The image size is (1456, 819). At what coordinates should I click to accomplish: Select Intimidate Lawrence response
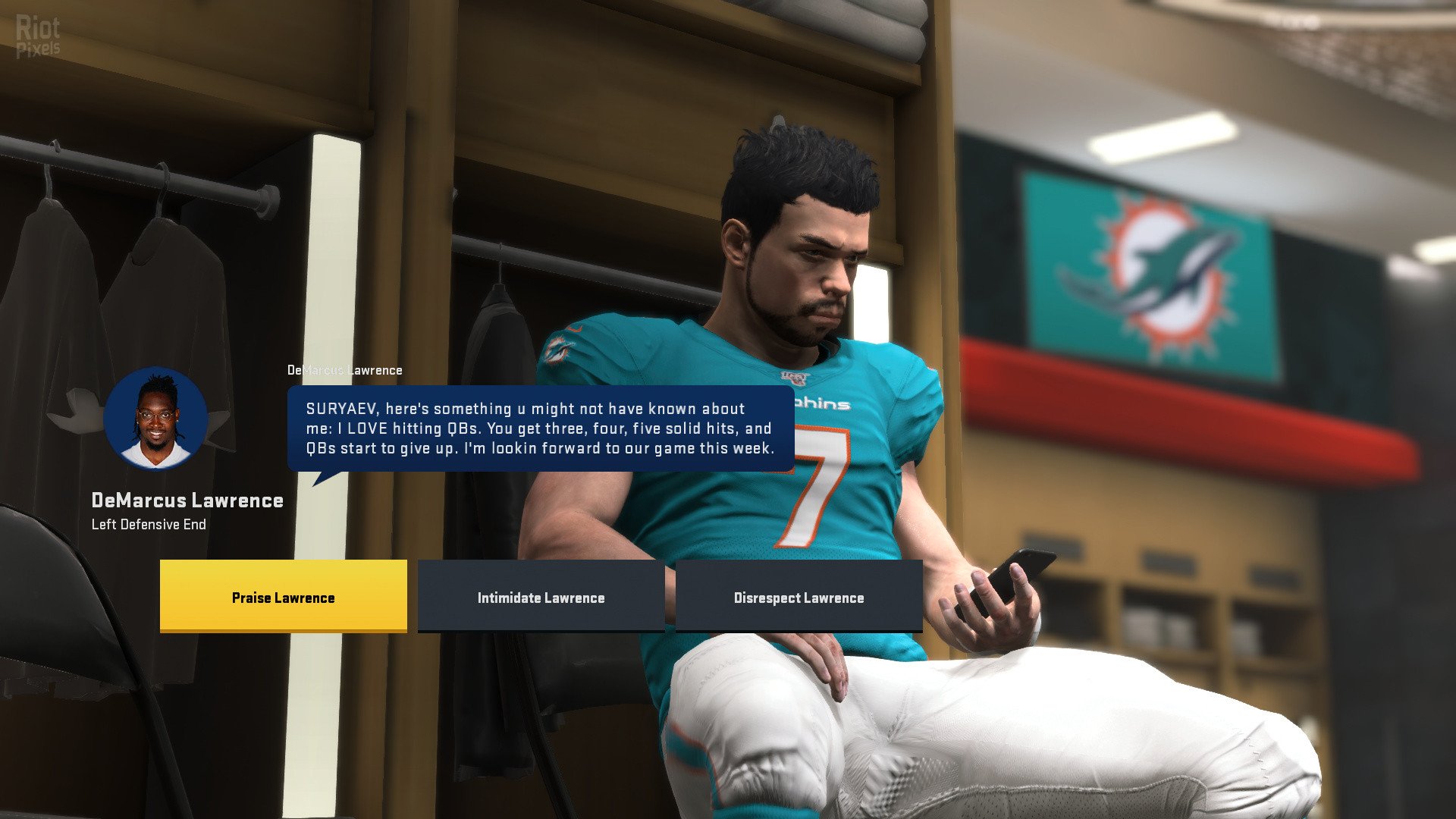pyautogui.click(x=541, y=597)
